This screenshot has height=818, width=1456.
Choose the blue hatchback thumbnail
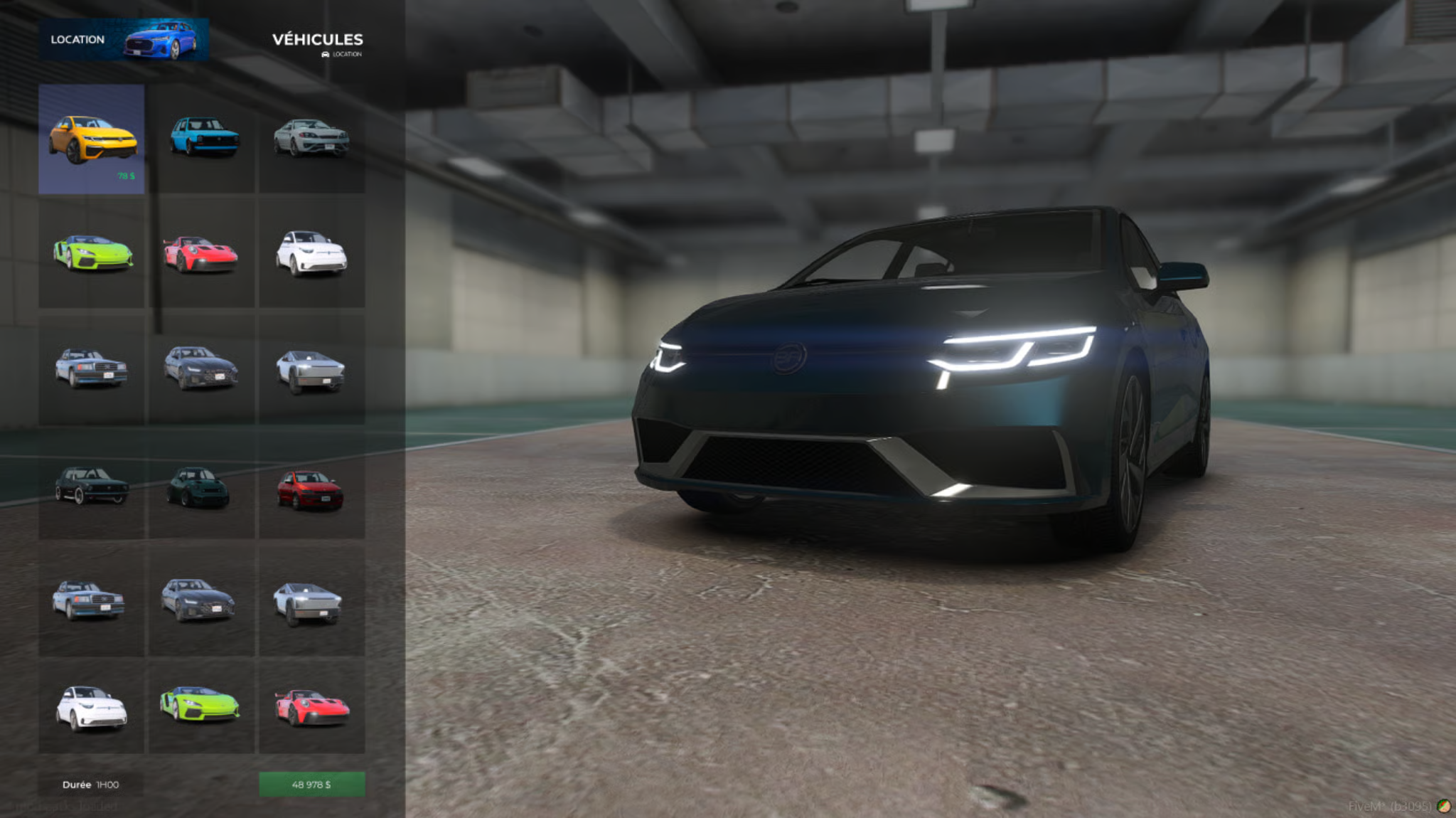203,137
